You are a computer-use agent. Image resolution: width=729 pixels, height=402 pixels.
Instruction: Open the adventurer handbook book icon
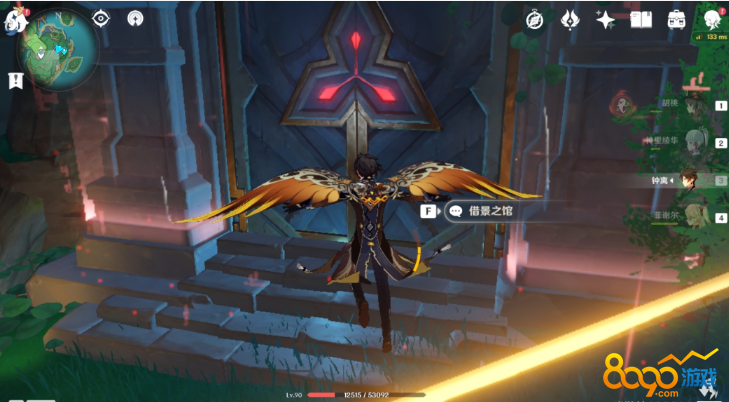[x=641, y=19]
